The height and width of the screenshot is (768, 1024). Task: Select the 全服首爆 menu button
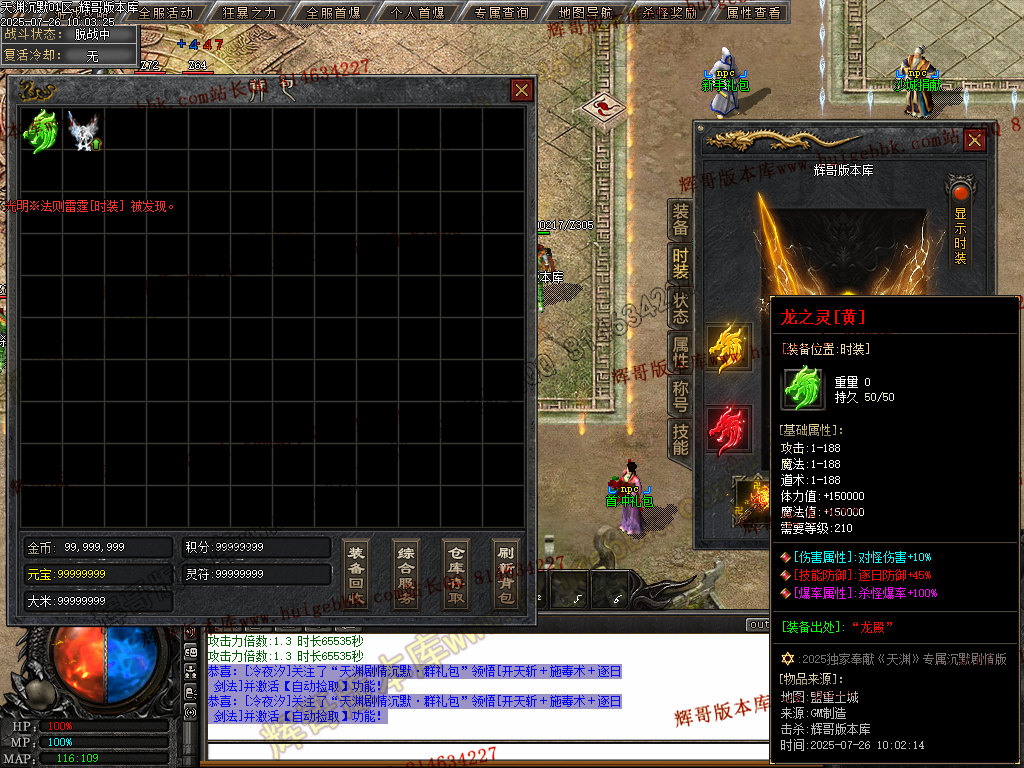point(334,13)
